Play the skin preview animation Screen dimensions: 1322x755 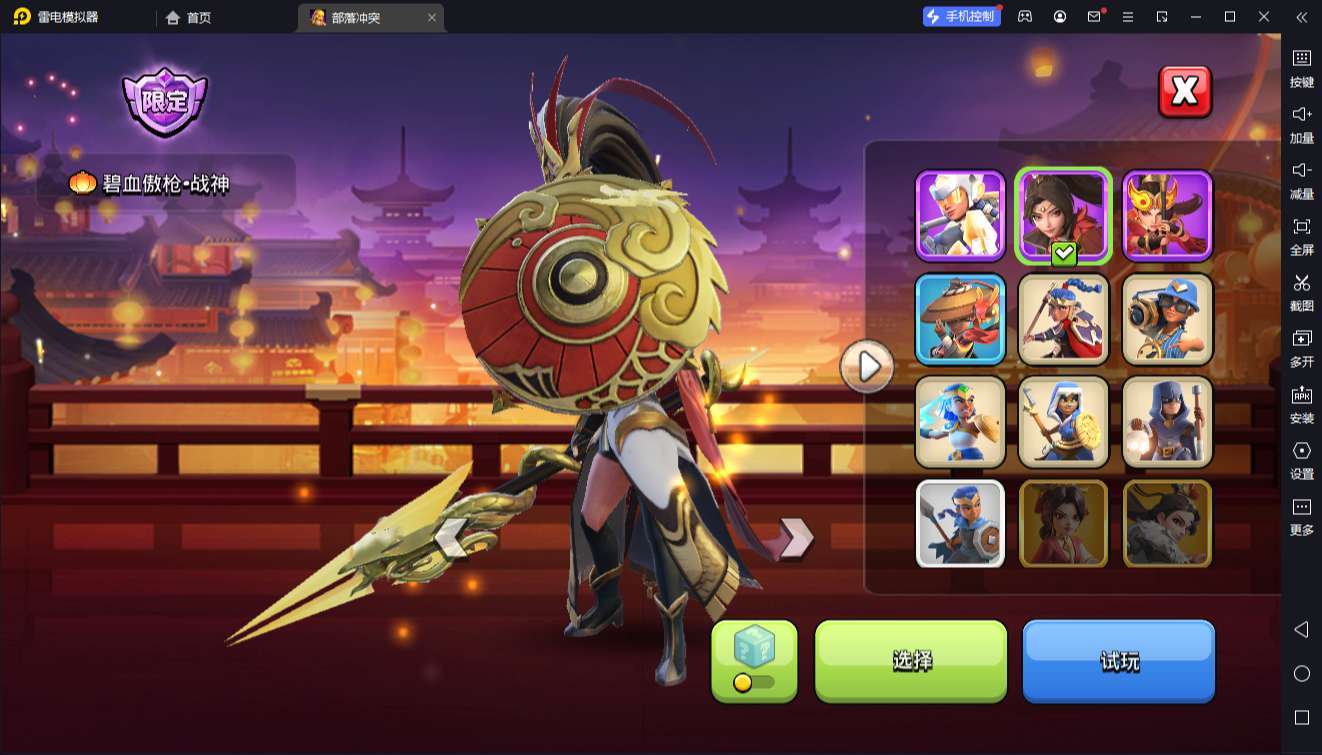(x=866, y=367)
